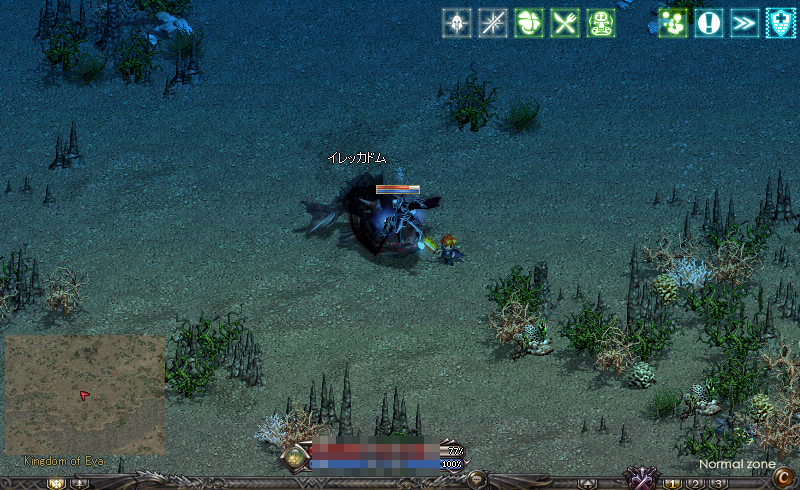Viewport: 800px width, 490px height.
Task: Switch to hotbar page 2
Action: [x=696, y=484]
